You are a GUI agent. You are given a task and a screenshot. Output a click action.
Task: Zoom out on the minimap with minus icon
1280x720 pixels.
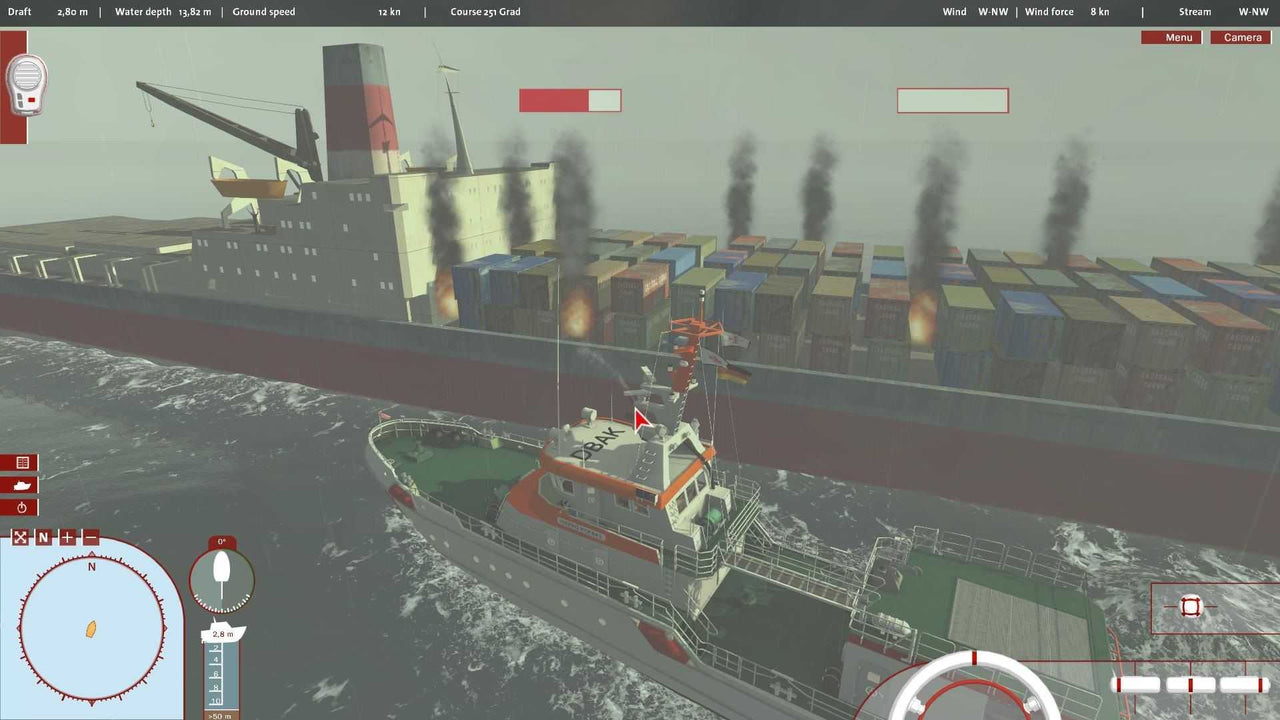pos(89,537)
